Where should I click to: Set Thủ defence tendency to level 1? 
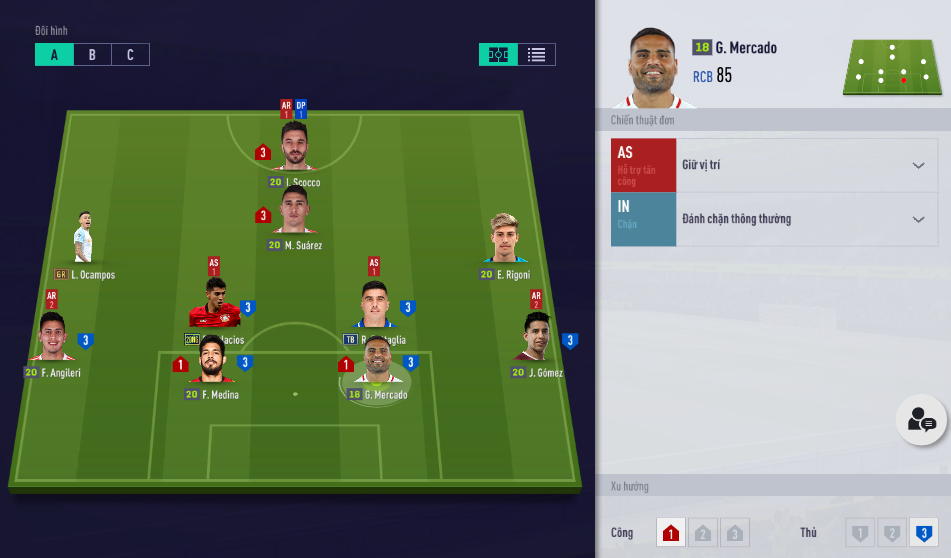pyautogui.click(x=860, y=533)
